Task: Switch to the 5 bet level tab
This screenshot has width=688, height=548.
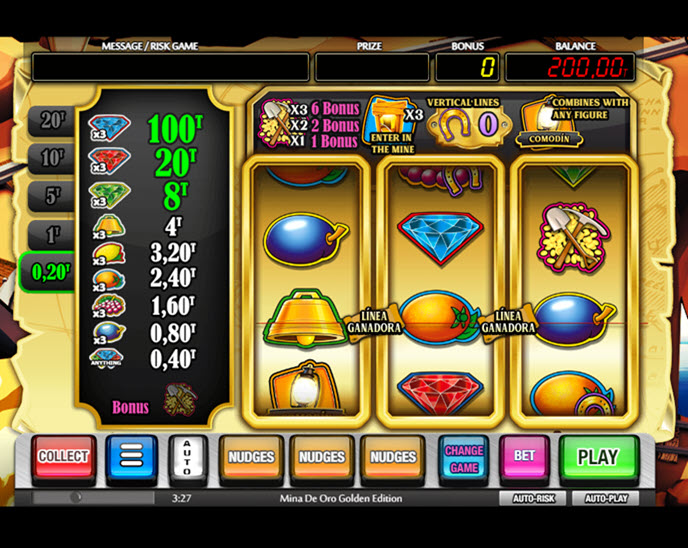Action: point(51,197)
